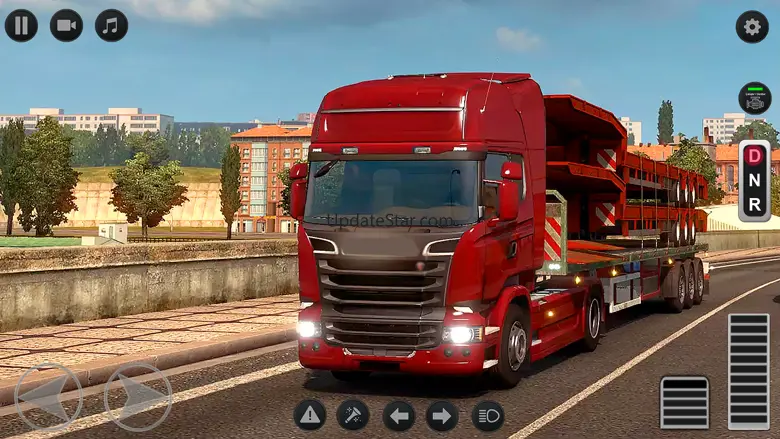Tap the brake pedal
Image resolution: width=780 pixels, height=439 pixels.
coord(684,402)
